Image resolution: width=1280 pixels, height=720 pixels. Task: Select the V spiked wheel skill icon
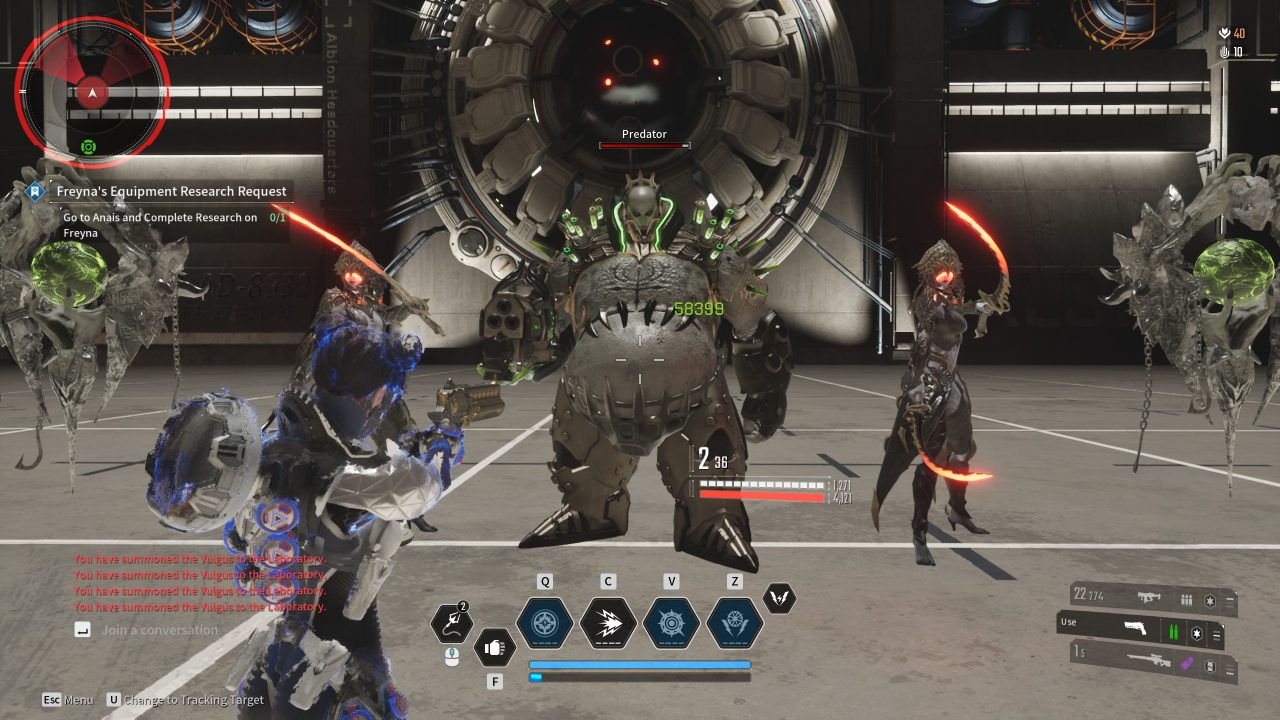point(671,624)
